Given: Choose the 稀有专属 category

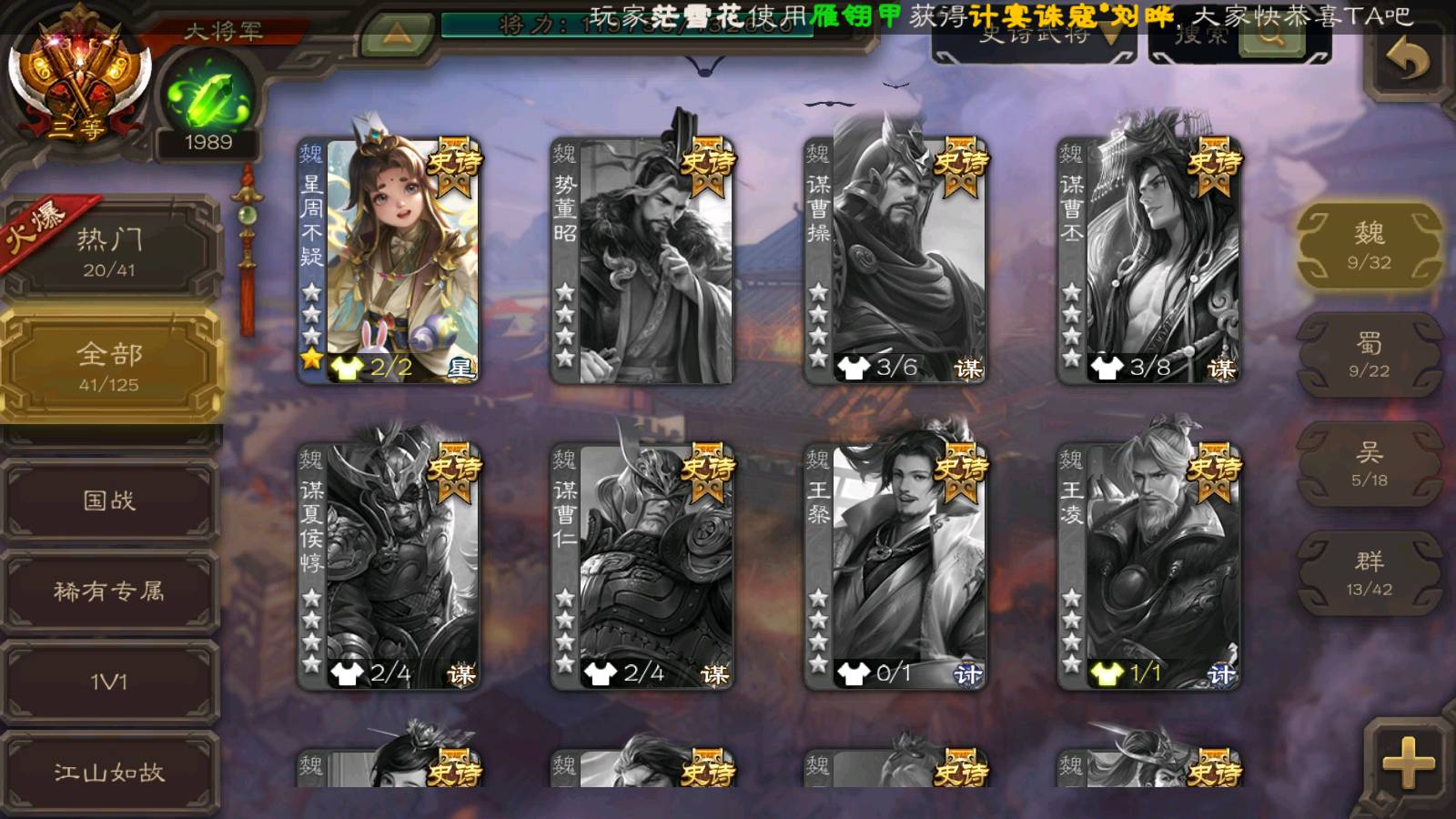Looking at the screenshot, I should (109, 591).
